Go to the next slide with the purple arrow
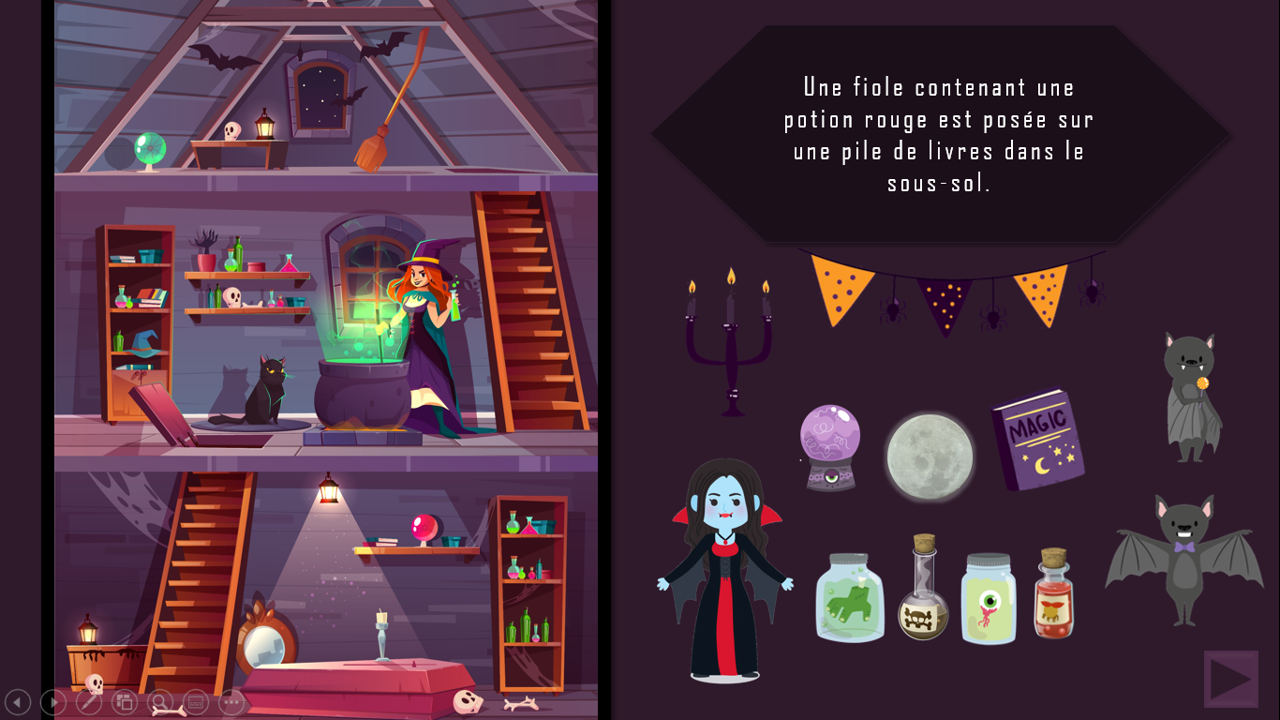Screen dimensions: 1280x720 click(1230, 679)
